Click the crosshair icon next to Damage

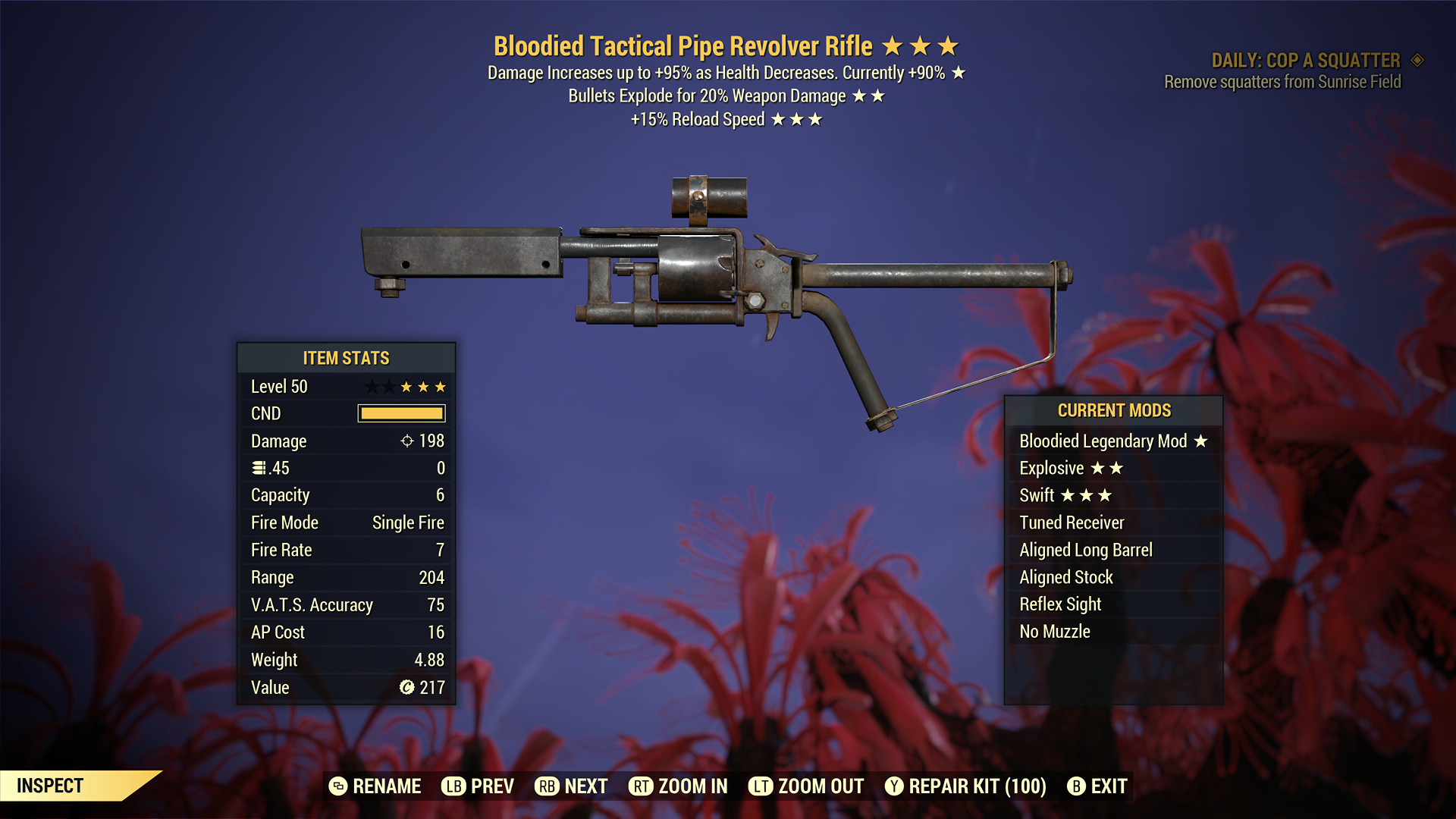pos(409,441)
